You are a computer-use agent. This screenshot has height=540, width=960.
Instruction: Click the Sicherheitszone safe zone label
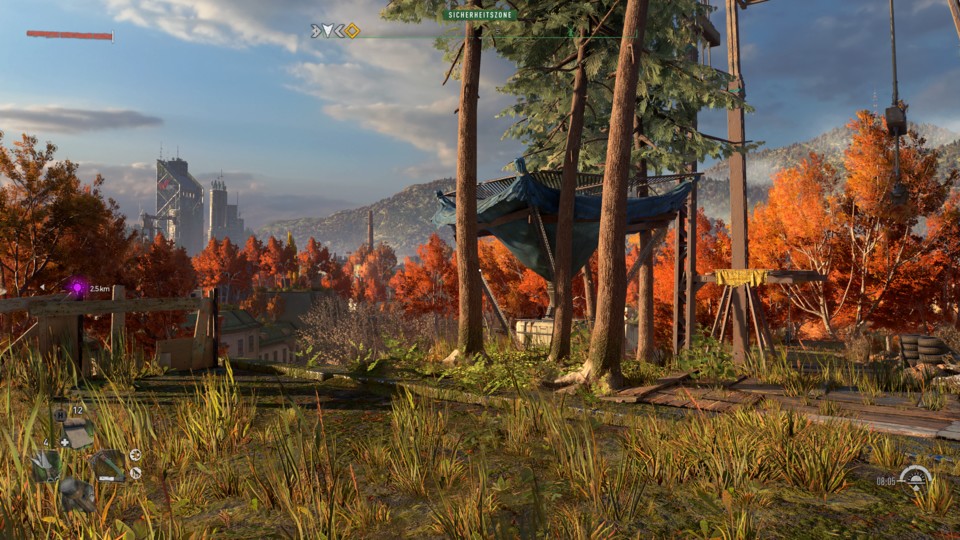pyautogui.click(x=479, y=15)
